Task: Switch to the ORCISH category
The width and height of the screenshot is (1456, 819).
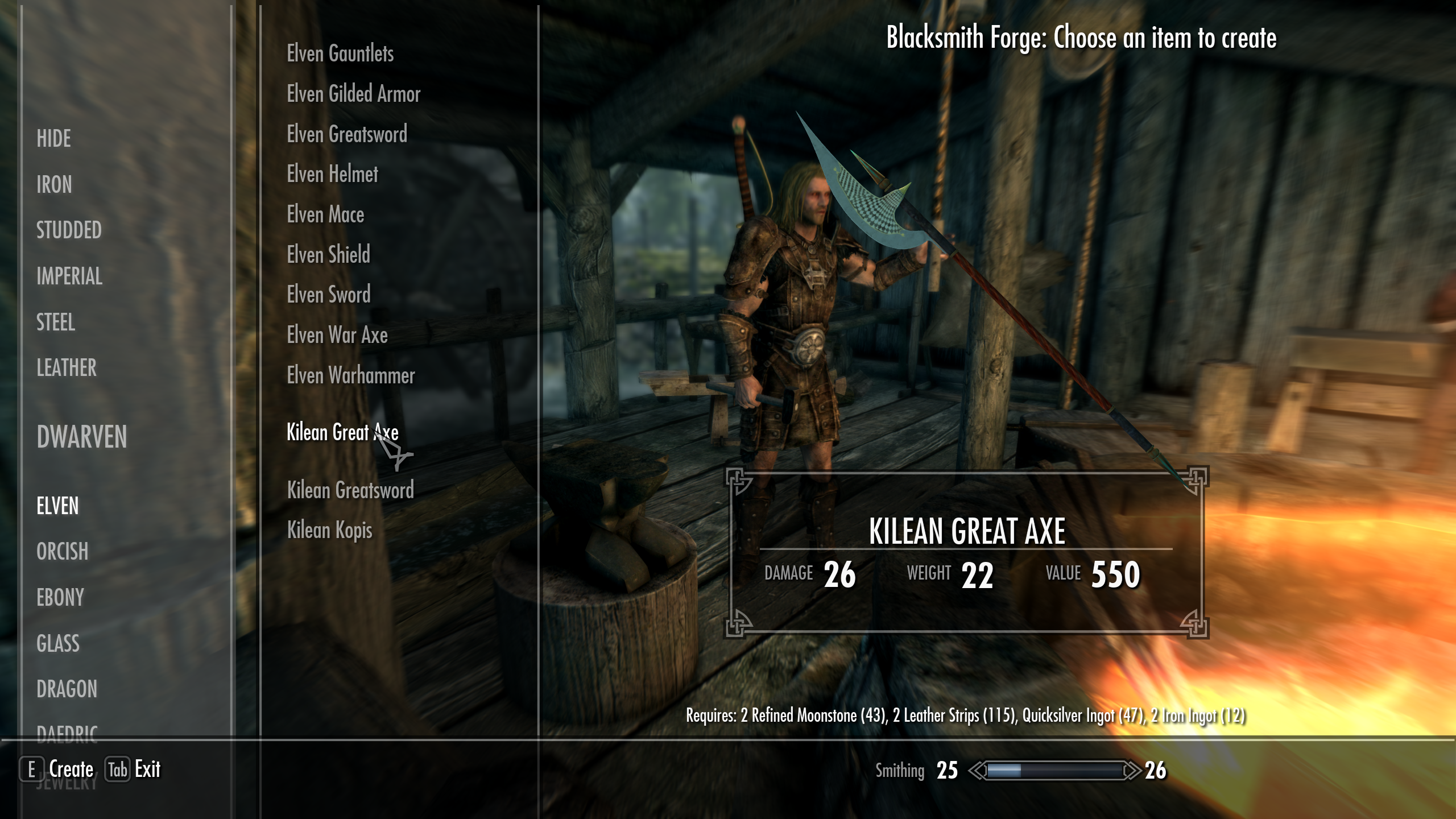Action: click(x=61, y=552)
